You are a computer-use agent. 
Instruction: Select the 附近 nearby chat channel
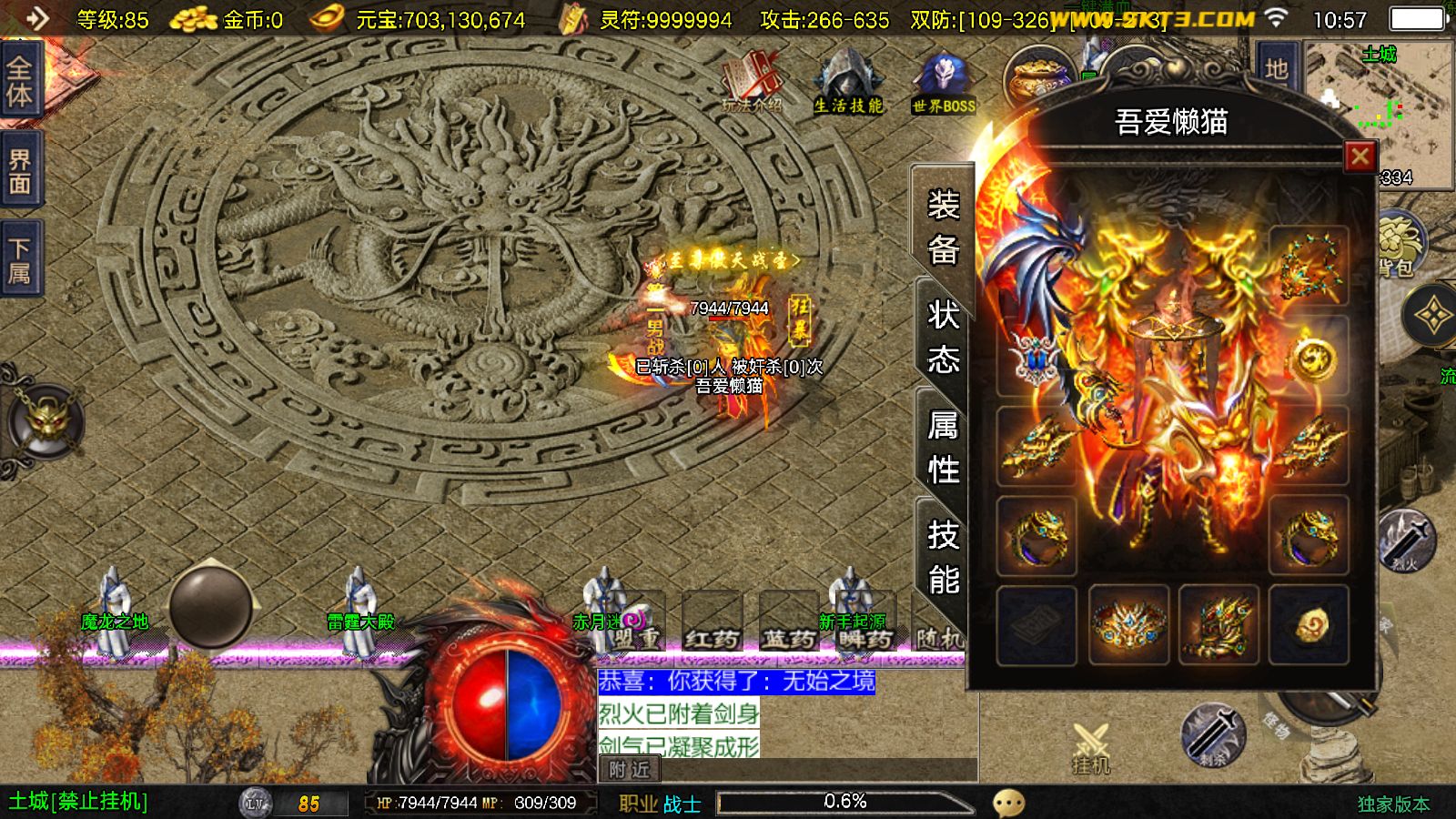(x=630, y=770)
